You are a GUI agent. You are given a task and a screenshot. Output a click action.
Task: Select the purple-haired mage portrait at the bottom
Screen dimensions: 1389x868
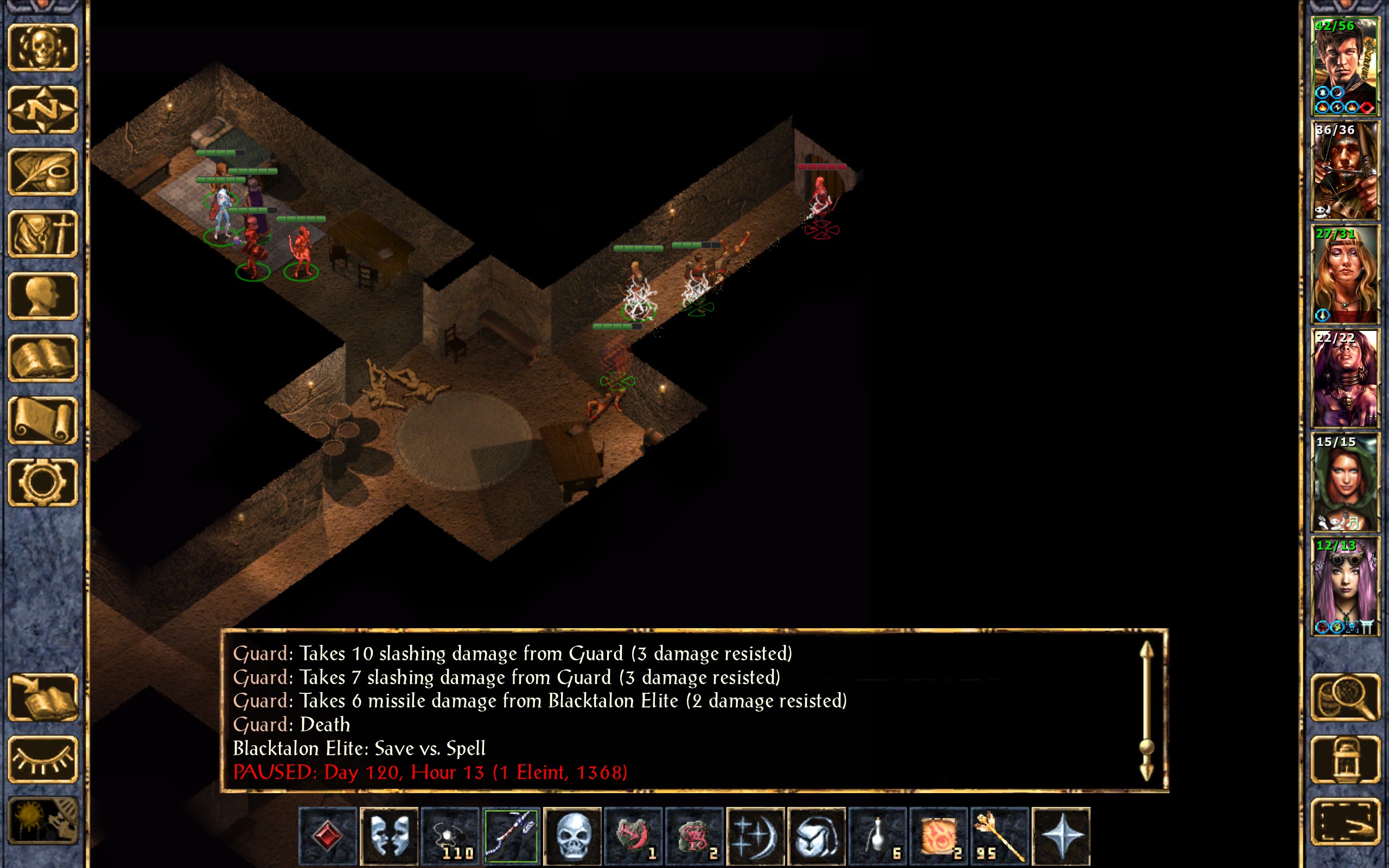(x=1345, y=586)
